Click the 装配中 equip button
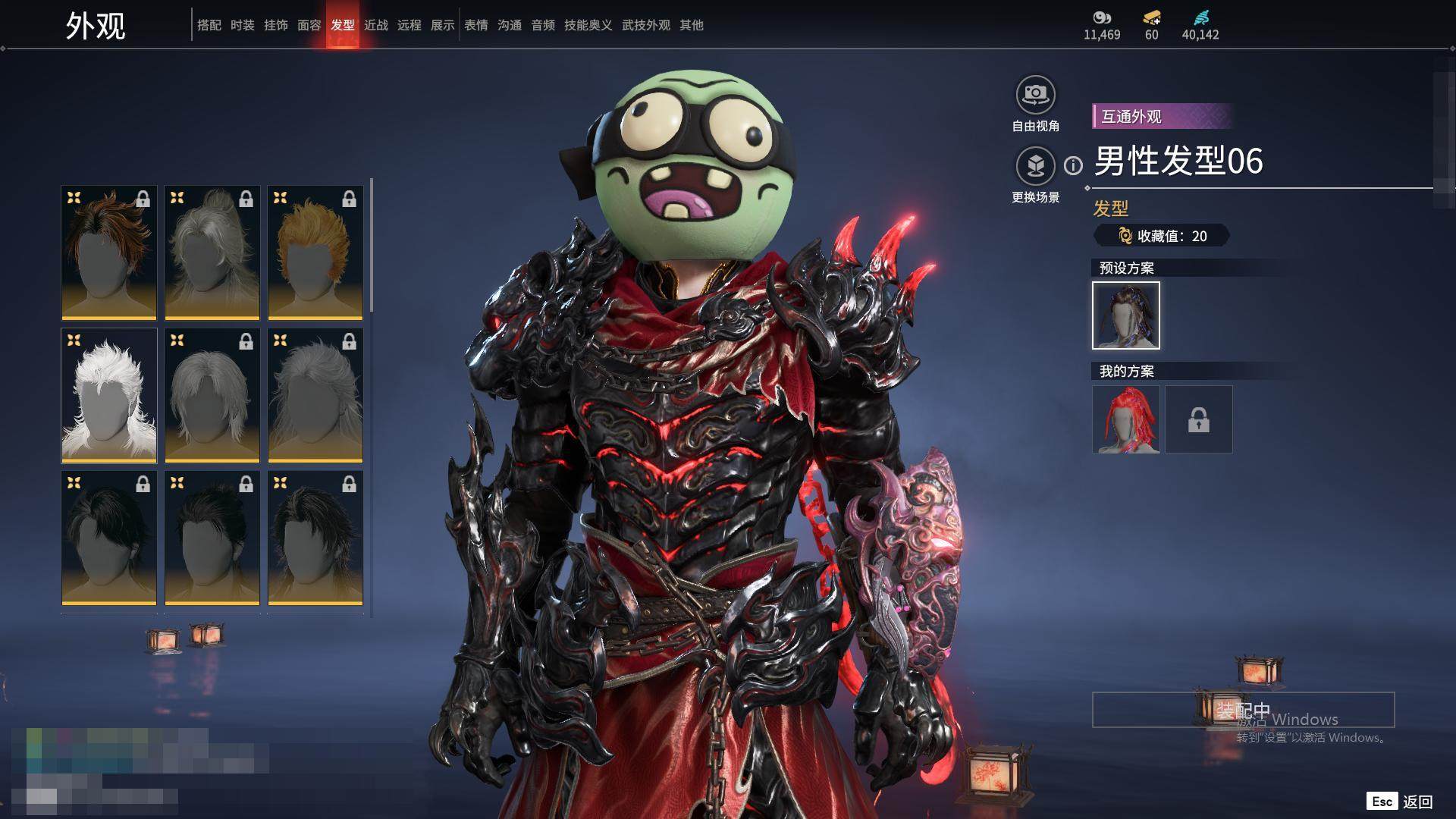 click(x=1243, y=710)
